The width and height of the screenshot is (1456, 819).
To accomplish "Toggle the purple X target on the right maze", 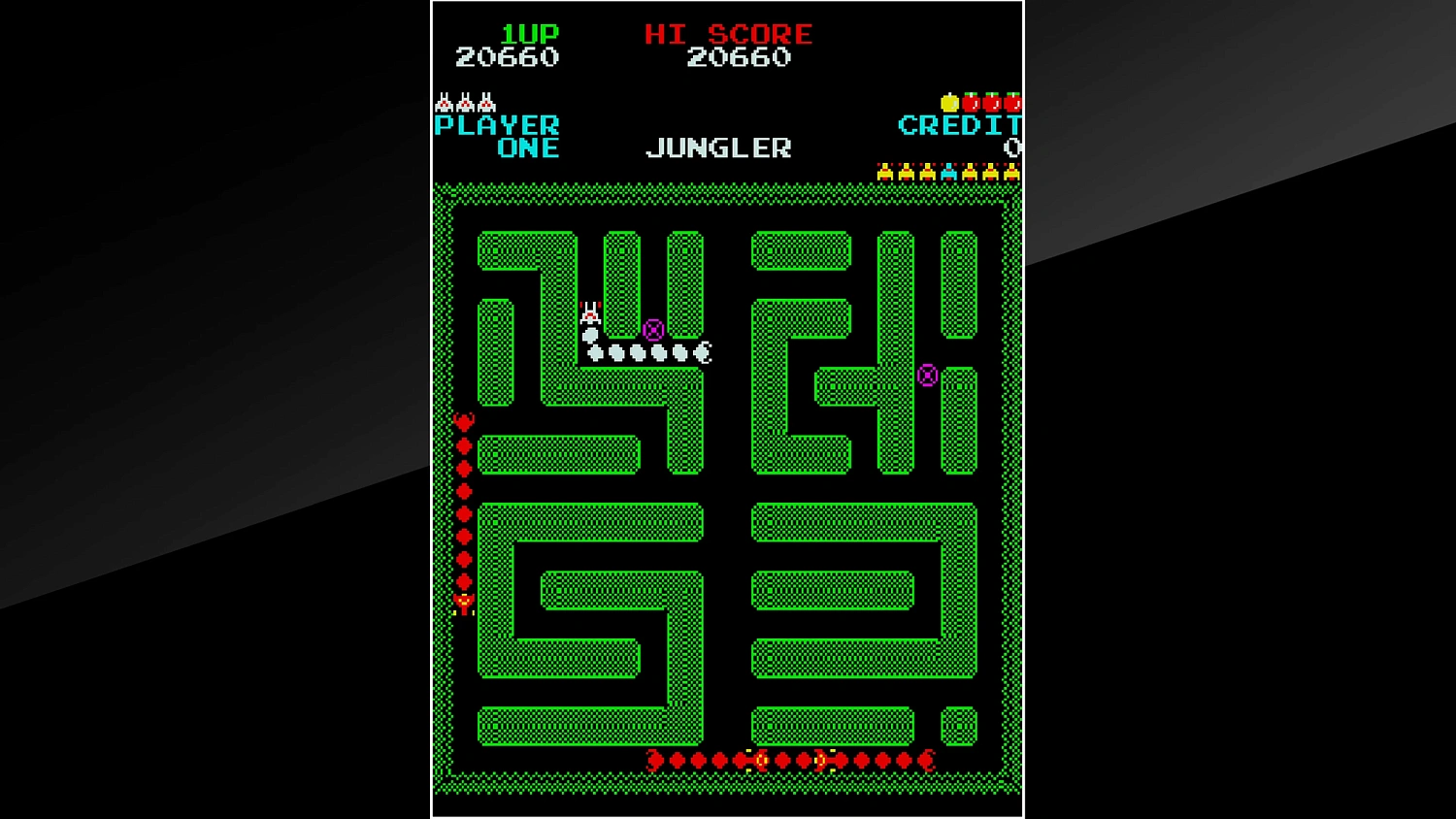I will click(x=929, y=374).
